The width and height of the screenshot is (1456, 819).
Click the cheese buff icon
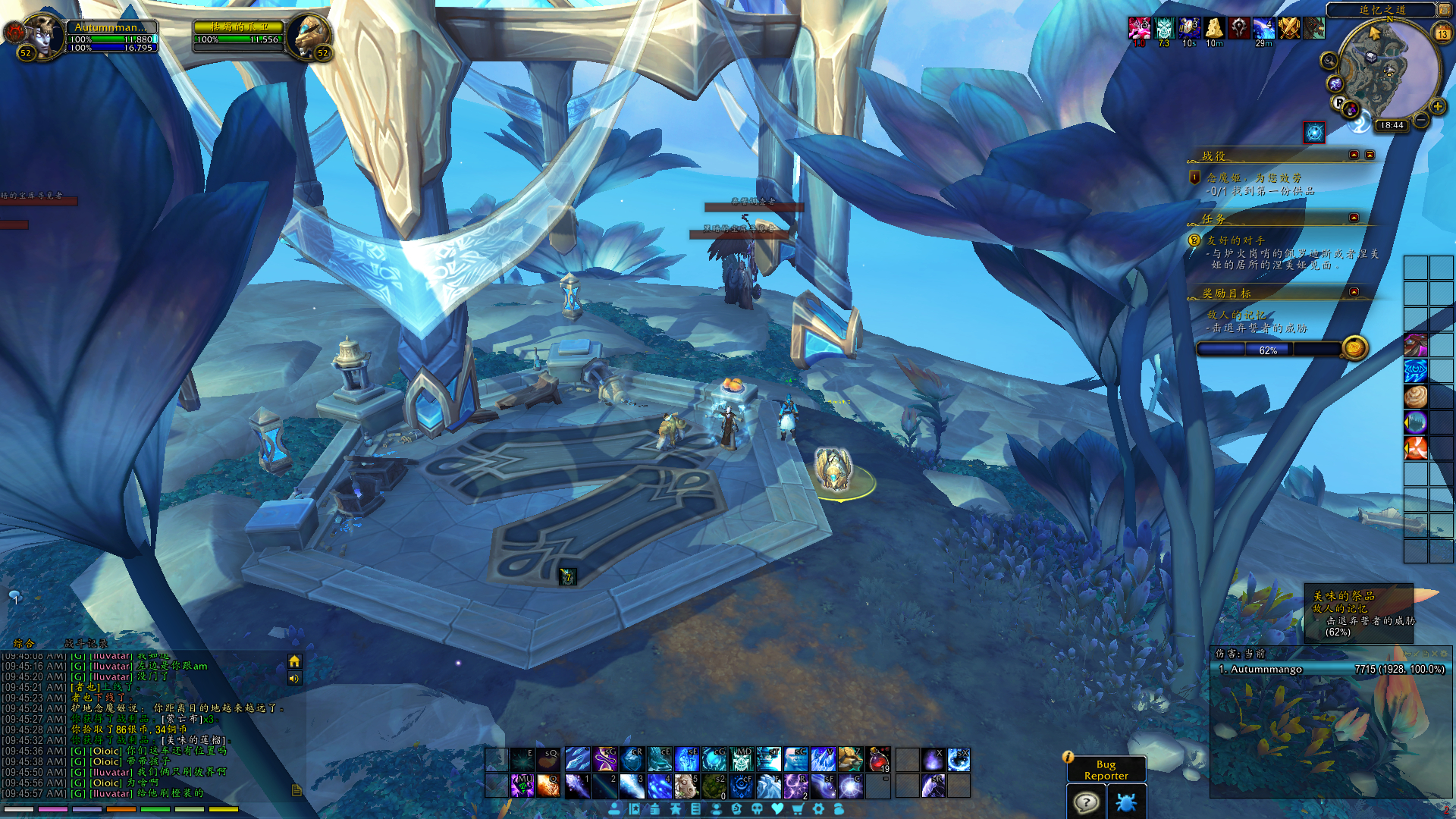tap(1214, 29)
